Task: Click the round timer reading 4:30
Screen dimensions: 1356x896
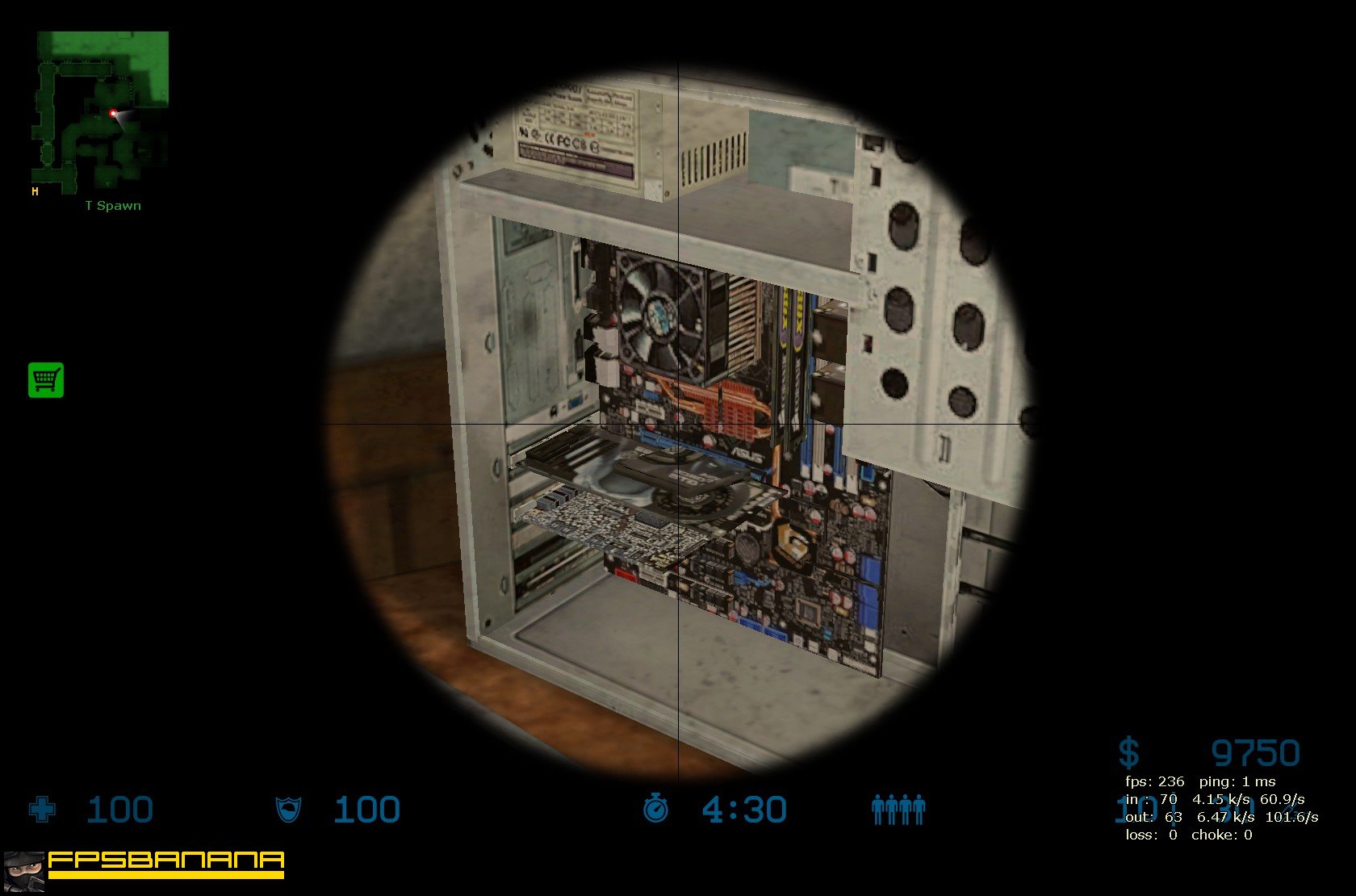Action: tap(743, 808)
